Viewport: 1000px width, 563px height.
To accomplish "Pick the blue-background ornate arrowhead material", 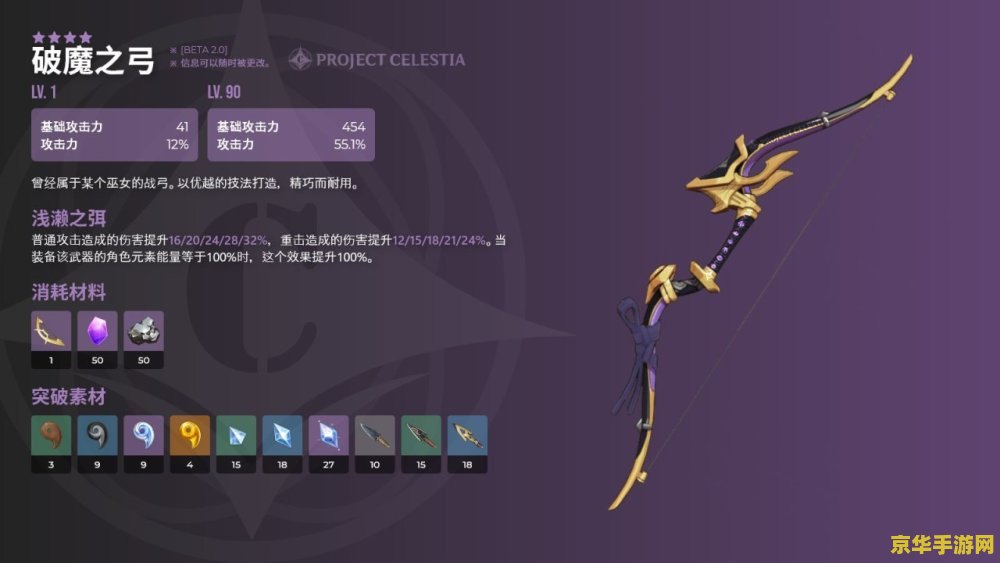I will pyautogui.click(x=467, y=436).
